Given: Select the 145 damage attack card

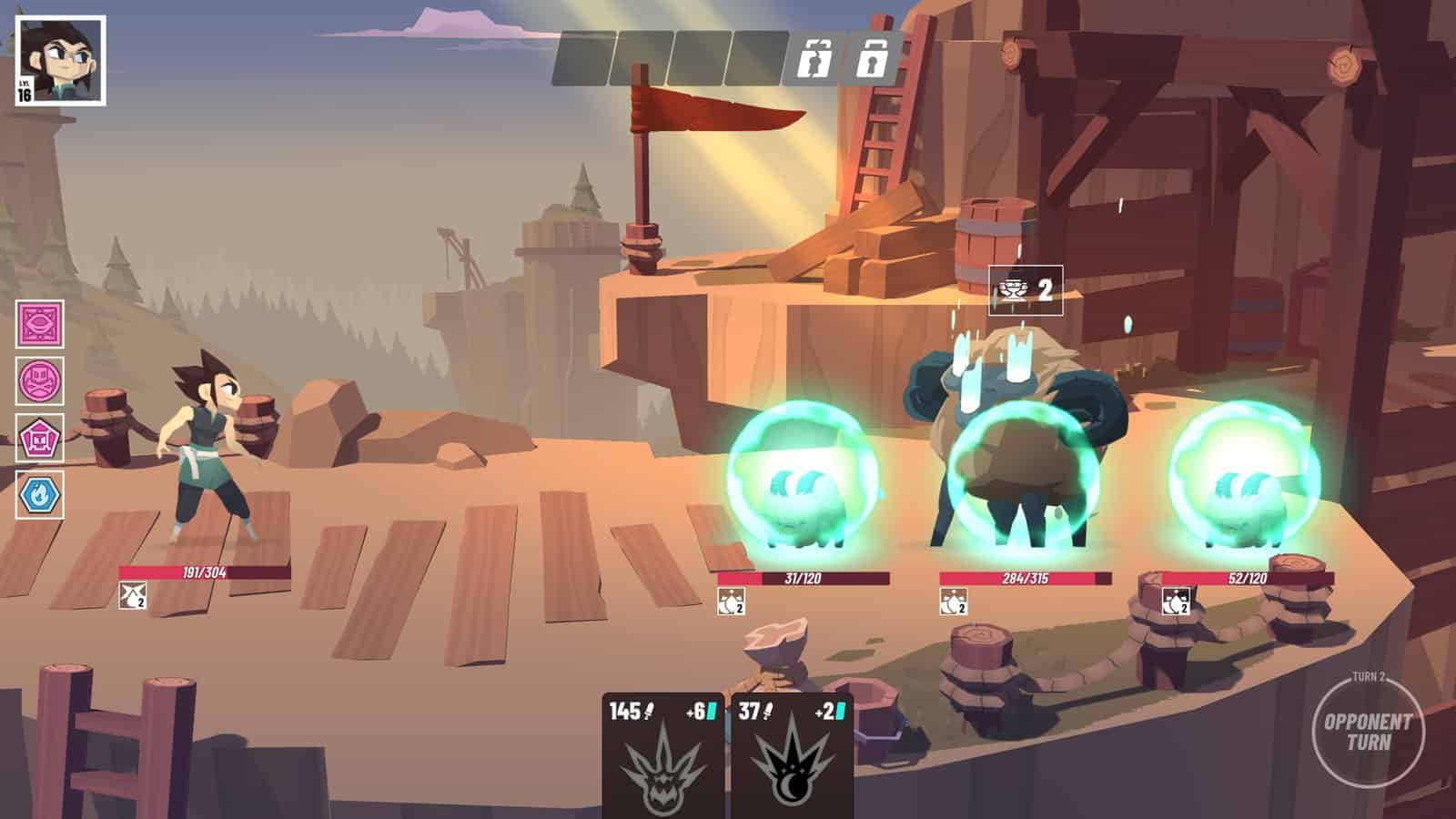Looking at the screenshot, I should 662,755.
